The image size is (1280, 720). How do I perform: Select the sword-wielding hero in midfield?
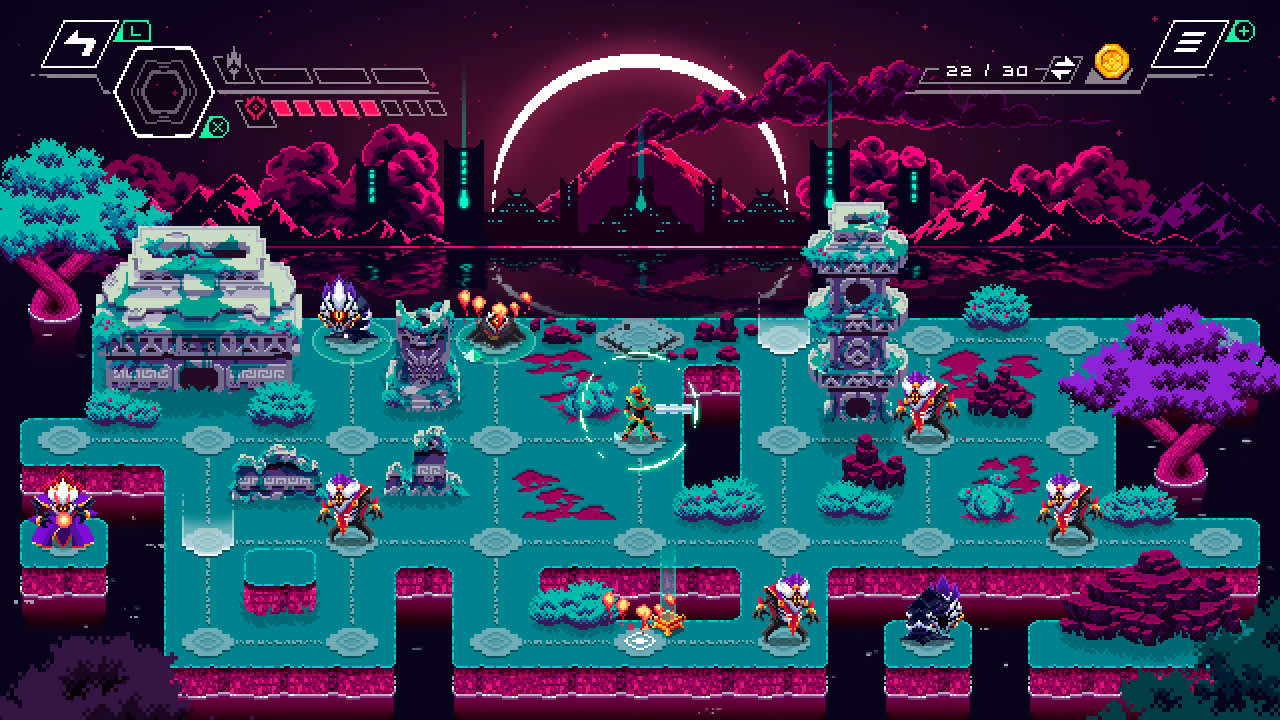640,408
